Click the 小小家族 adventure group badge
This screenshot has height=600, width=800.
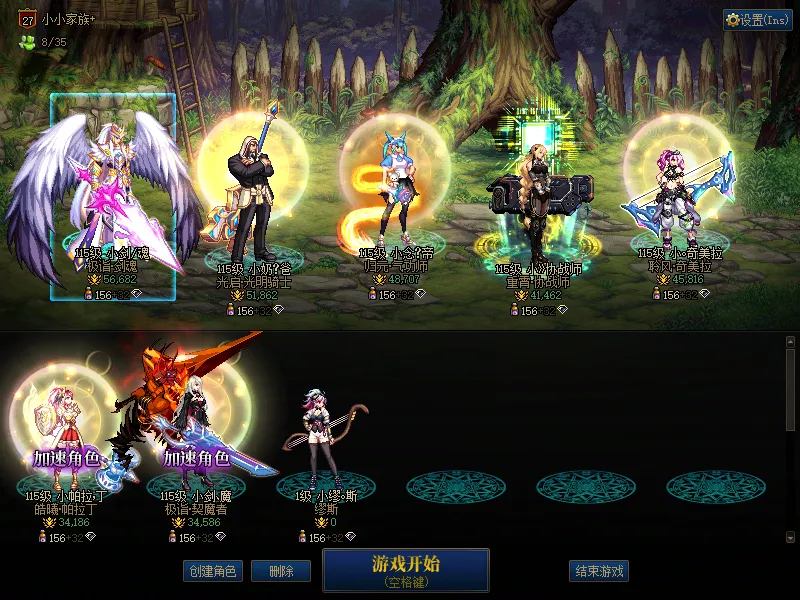[x=27, y=18]
